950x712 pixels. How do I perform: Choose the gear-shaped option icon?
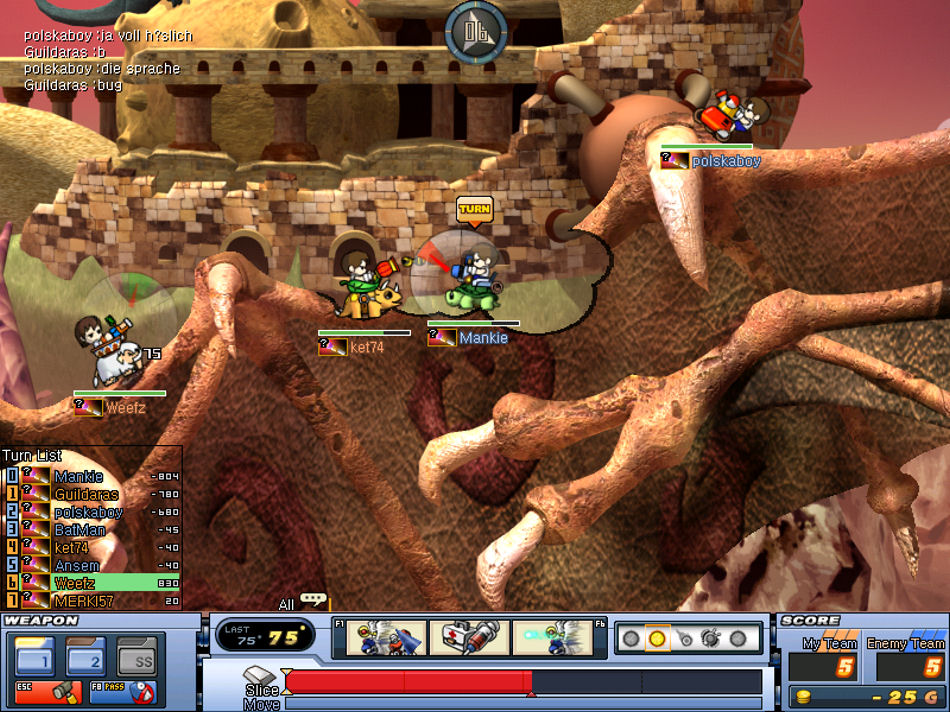[711, 638]
